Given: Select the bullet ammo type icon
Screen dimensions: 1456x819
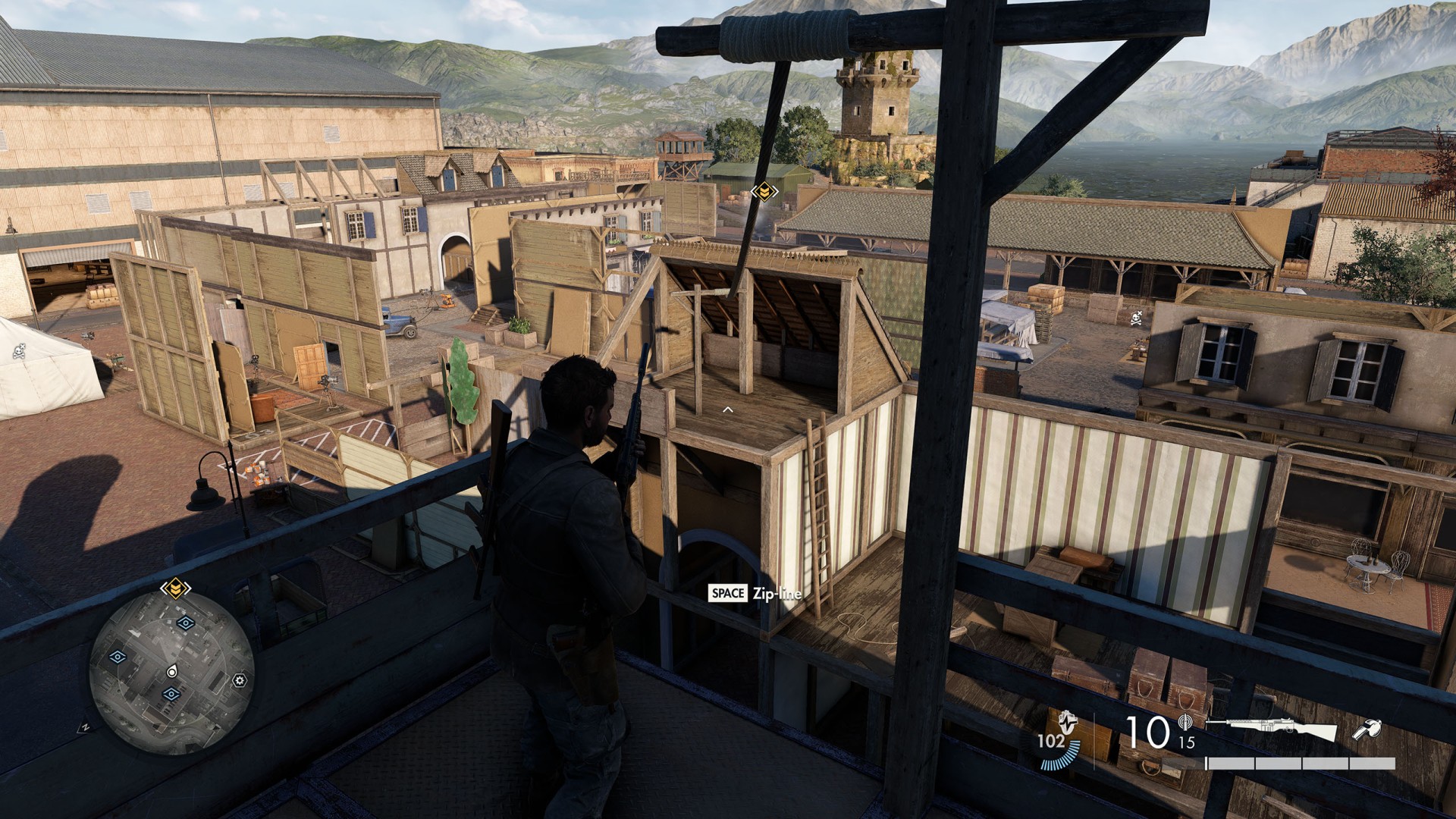Looking at the screenshot, I should (1186, 723).
